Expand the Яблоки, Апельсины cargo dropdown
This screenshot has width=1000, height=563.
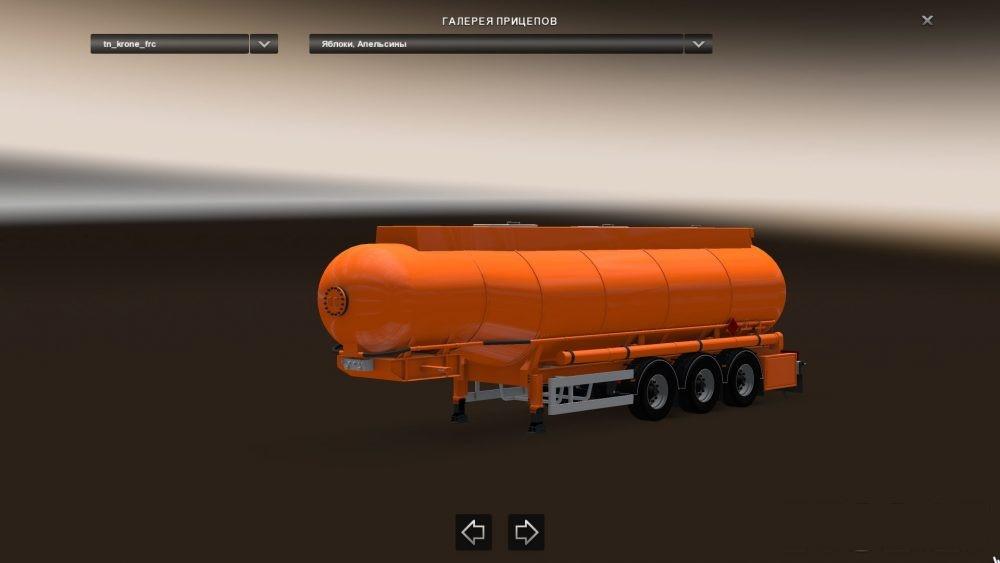[x=698, y=44]
